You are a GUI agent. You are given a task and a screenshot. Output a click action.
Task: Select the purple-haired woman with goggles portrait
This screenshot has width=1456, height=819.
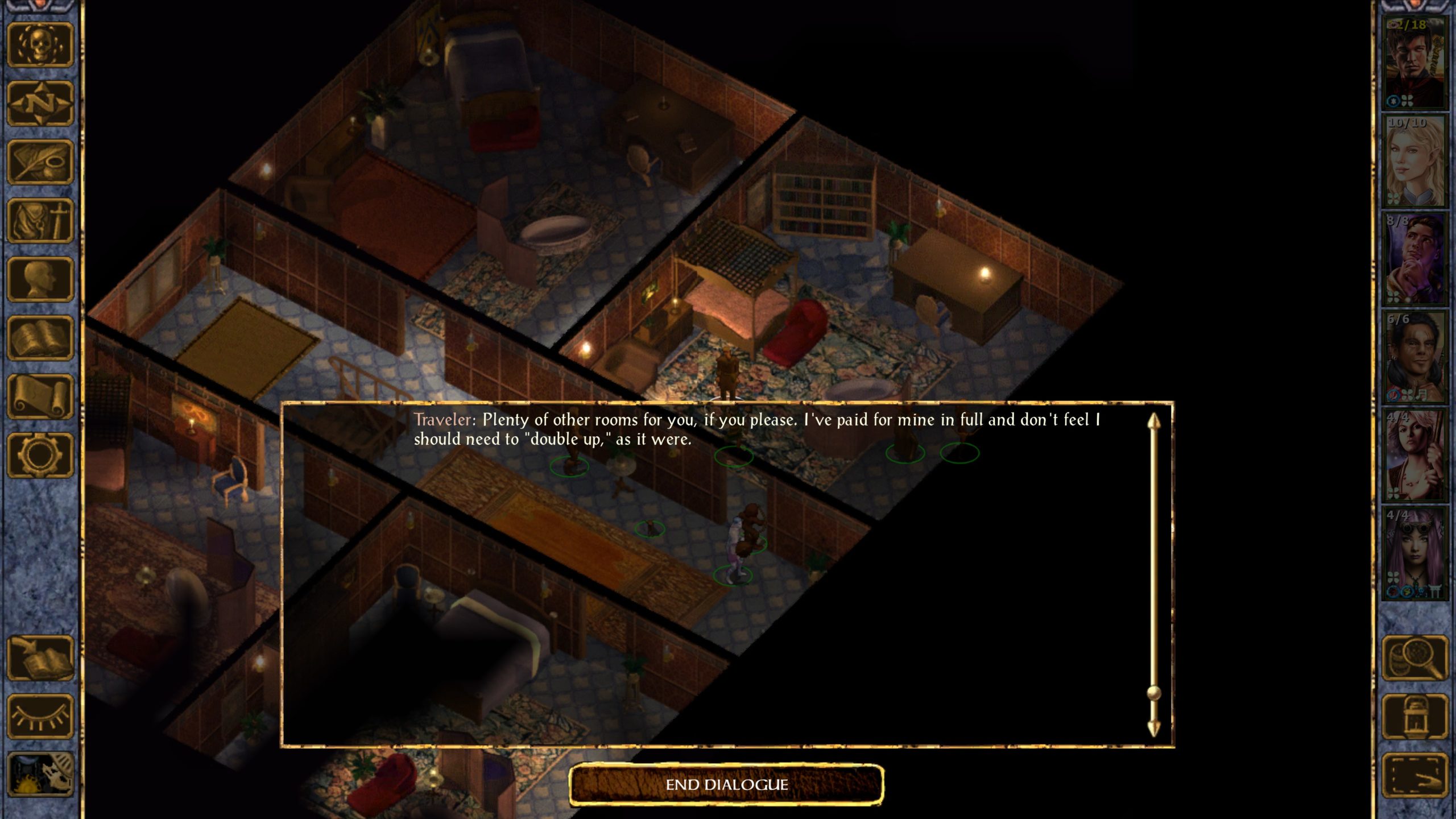pyautogui.click(x=1414, y=553)
